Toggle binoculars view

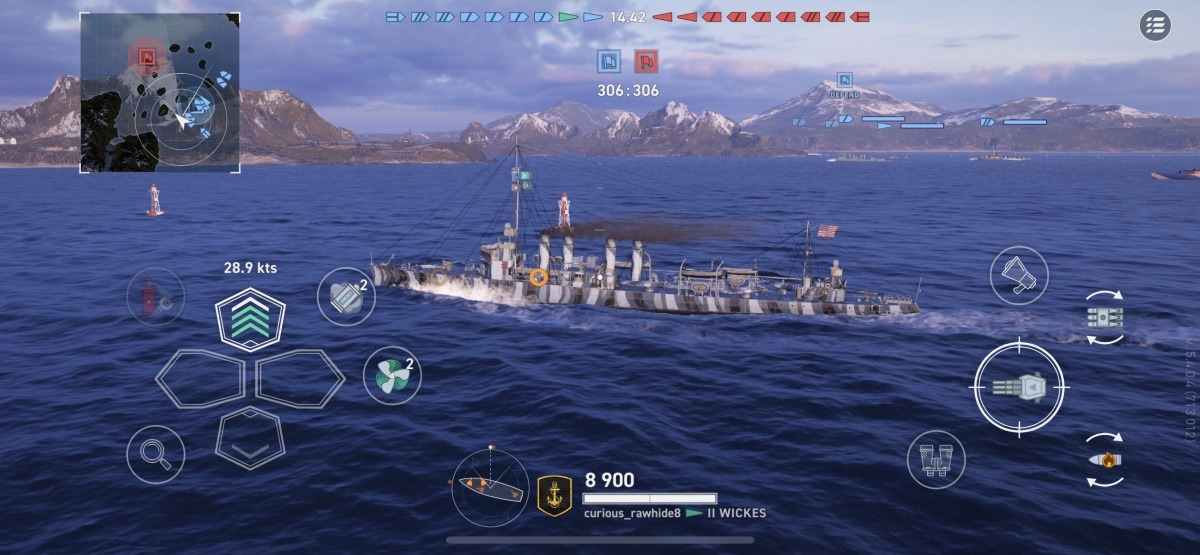[x=936, y=459]
